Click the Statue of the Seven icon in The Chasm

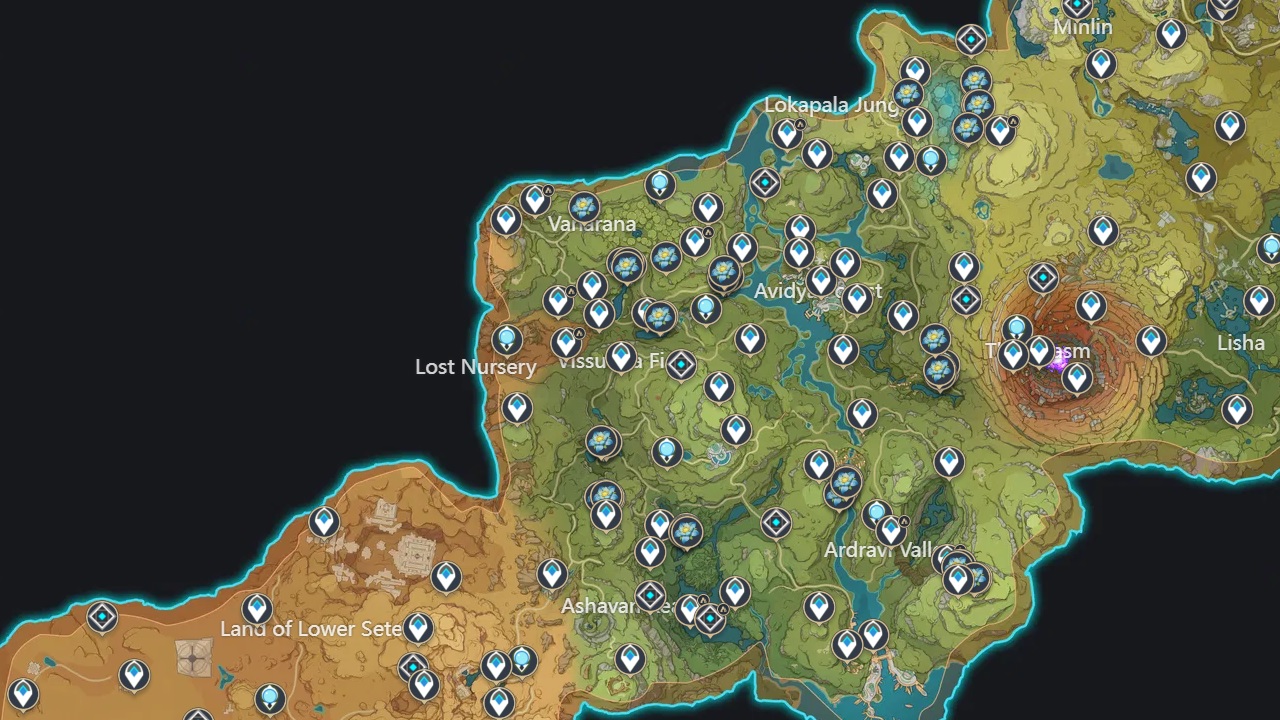[1016, 328]
